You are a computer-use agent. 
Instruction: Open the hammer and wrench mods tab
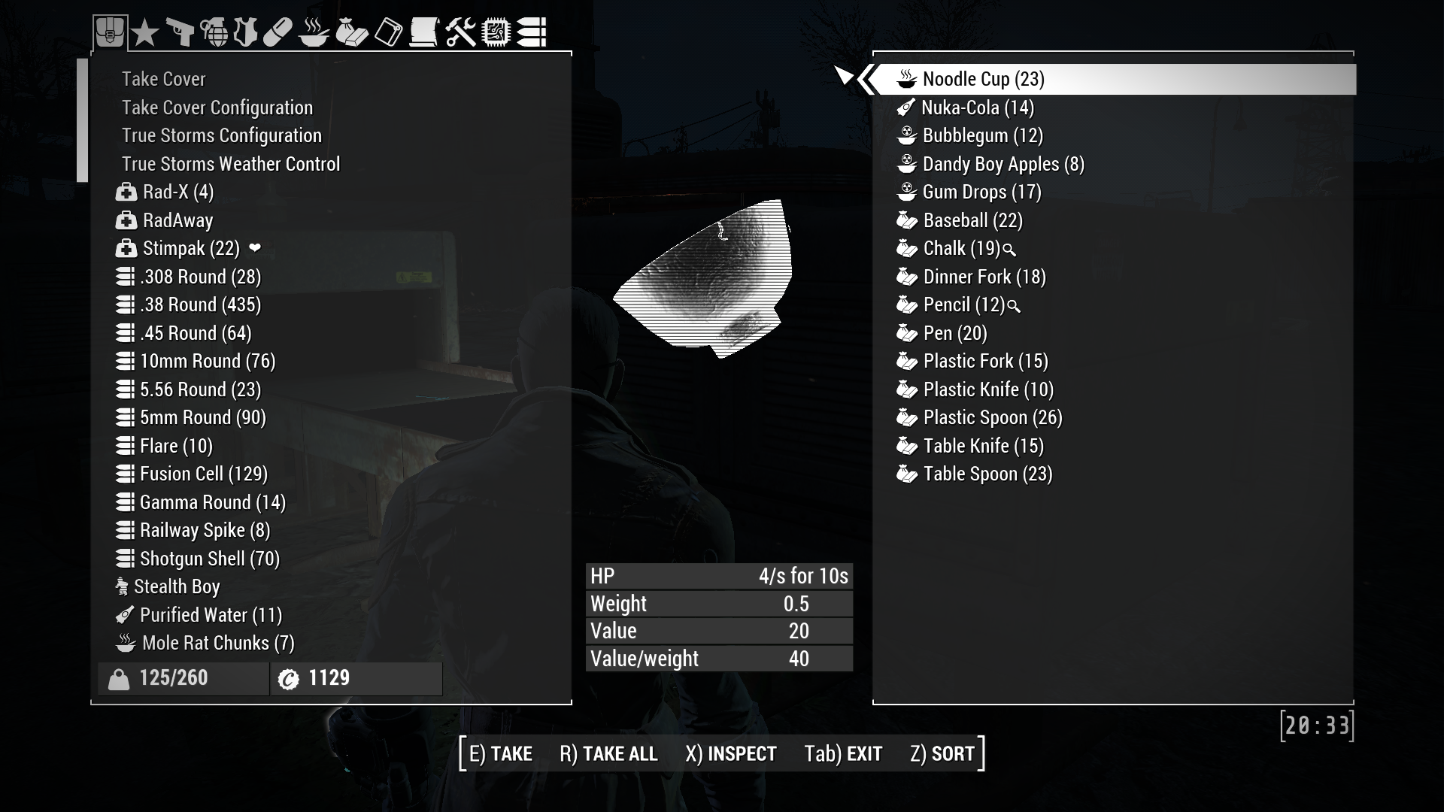click(x=460, y=32)
